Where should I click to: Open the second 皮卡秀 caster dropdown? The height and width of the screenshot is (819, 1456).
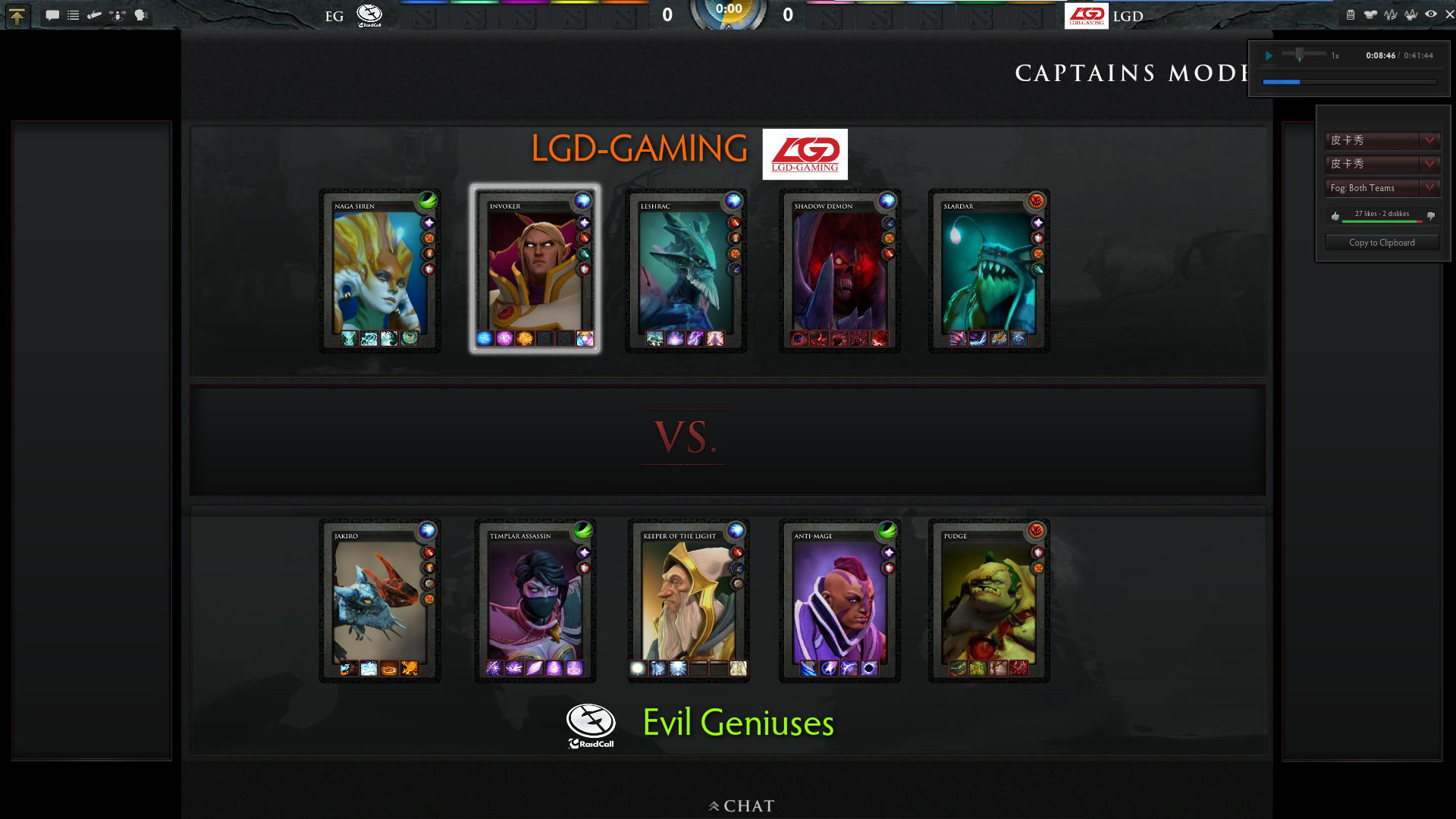coord(1382,165)
